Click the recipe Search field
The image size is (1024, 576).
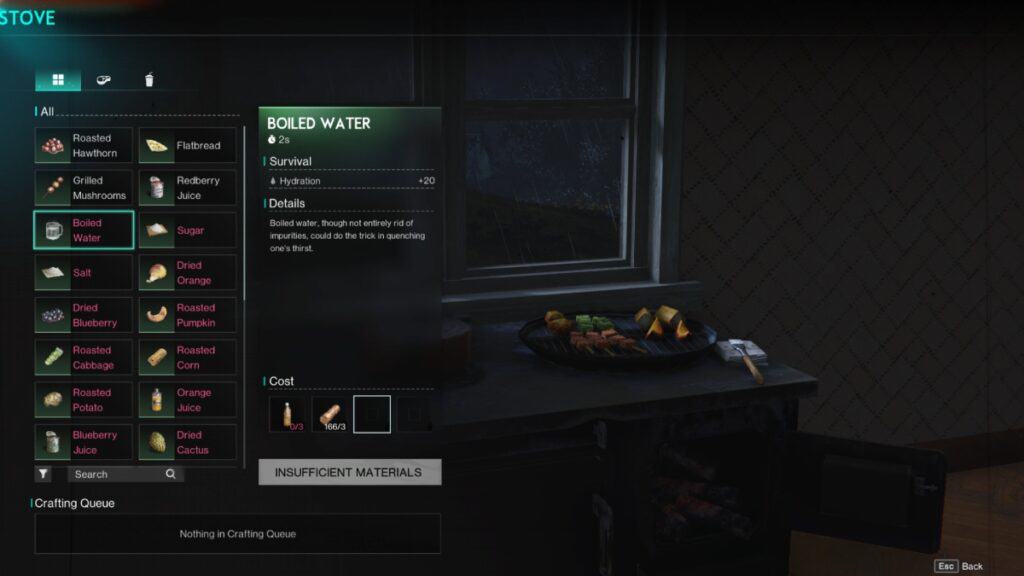point(118,474)
